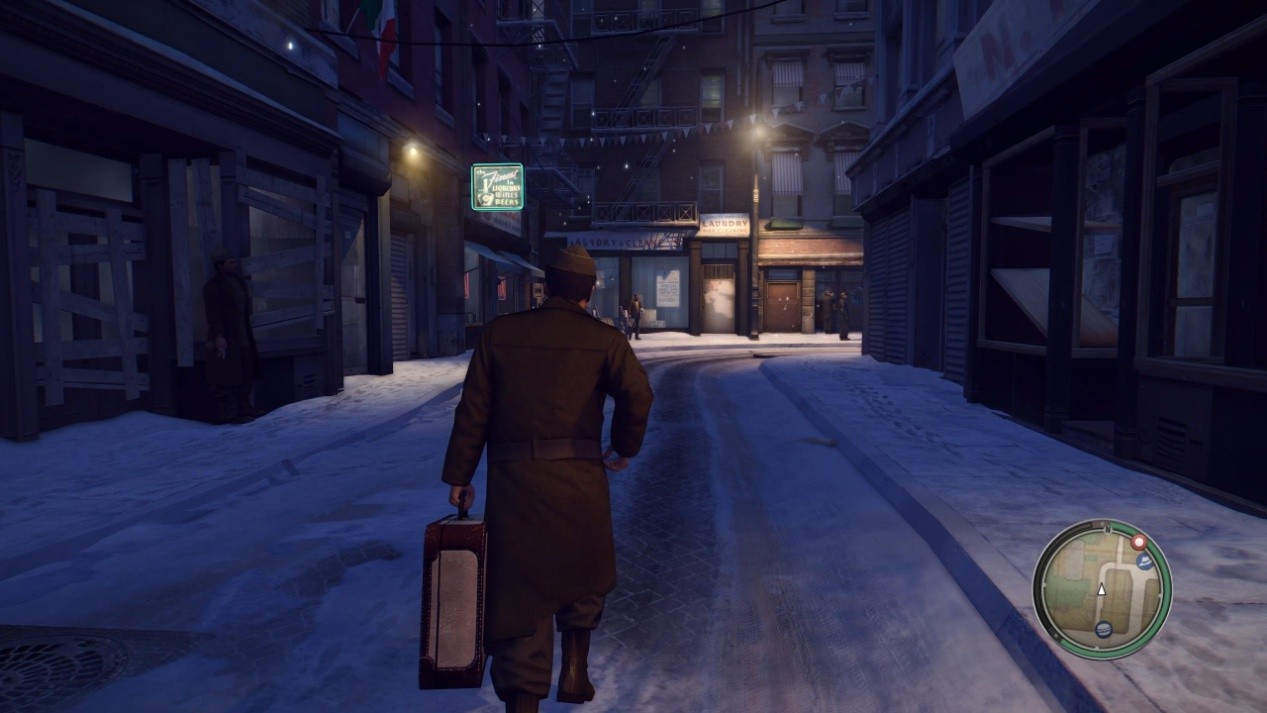Click the white player arrow on minimap

1102,589
